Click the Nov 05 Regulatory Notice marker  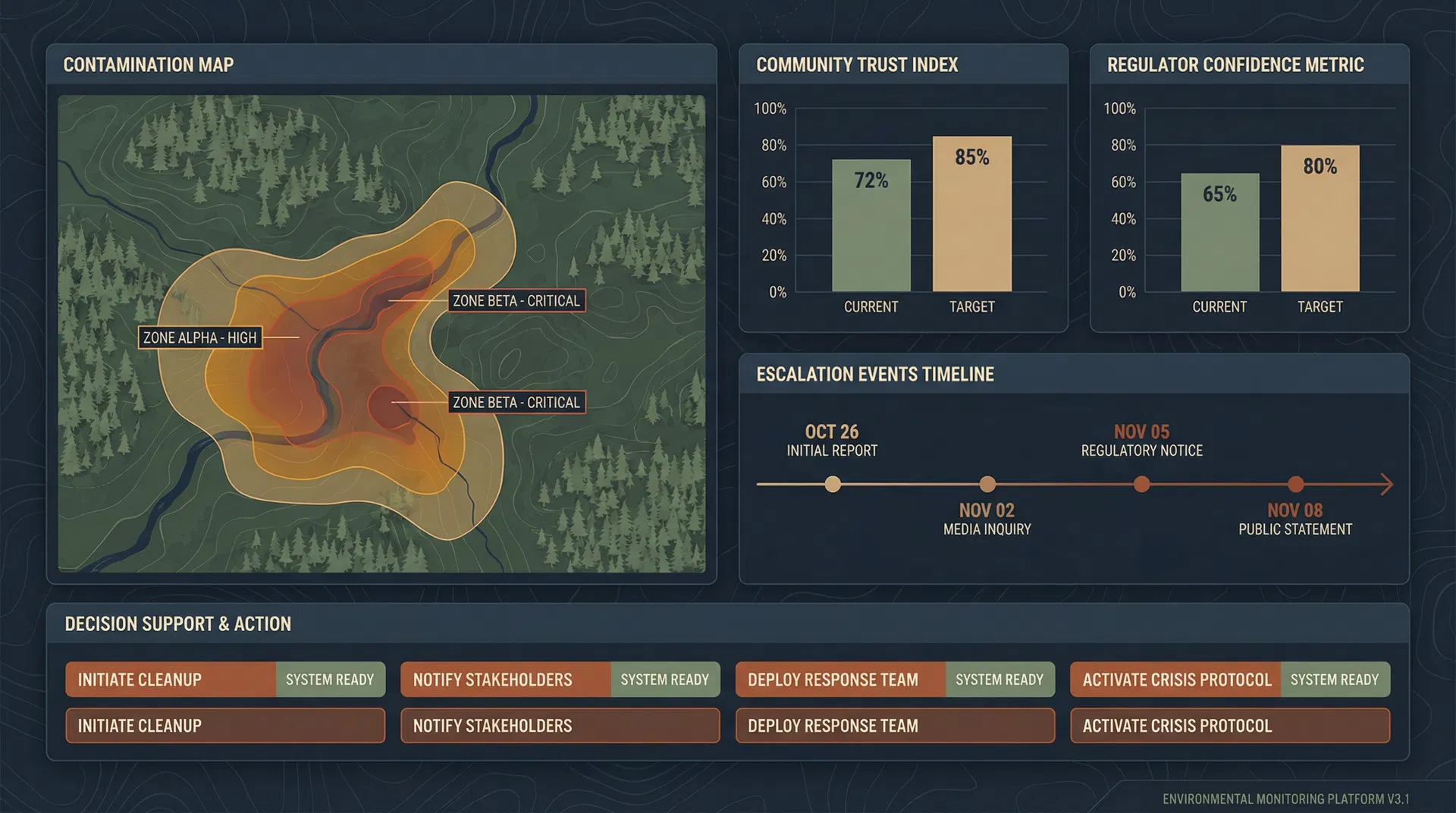pos(1141,484)
